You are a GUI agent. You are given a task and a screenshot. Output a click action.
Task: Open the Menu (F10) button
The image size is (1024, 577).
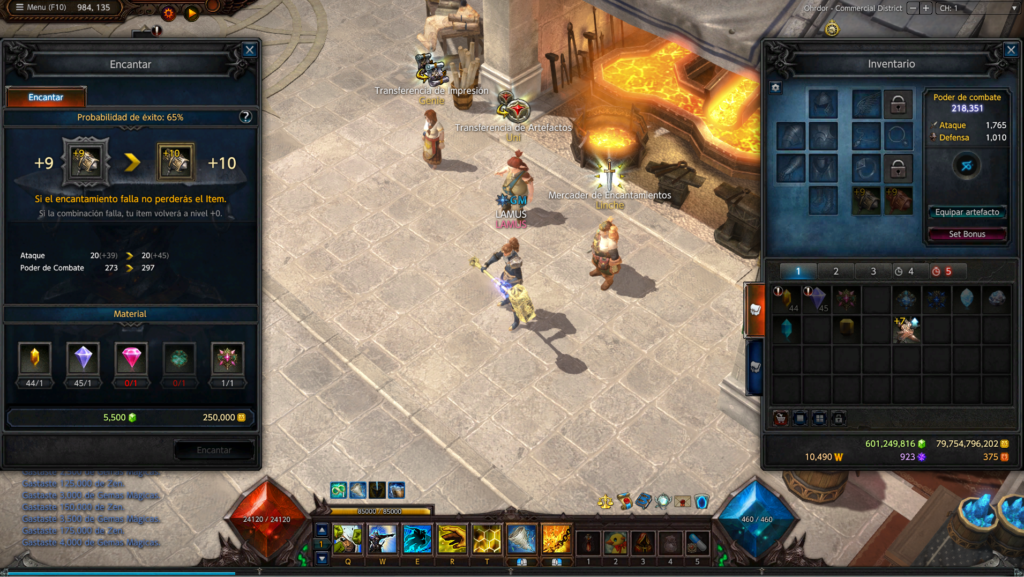40,8
